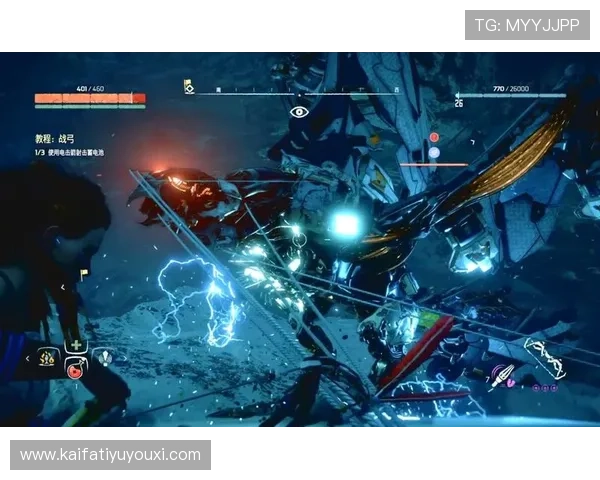Click the TG: MYYJJPP overlay label

527,24
